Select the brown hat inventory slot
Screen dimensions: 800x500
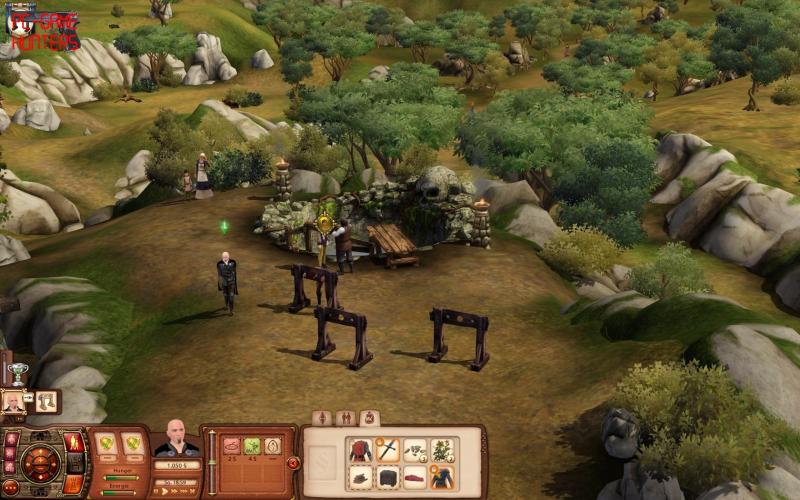(x=361, y=478)
